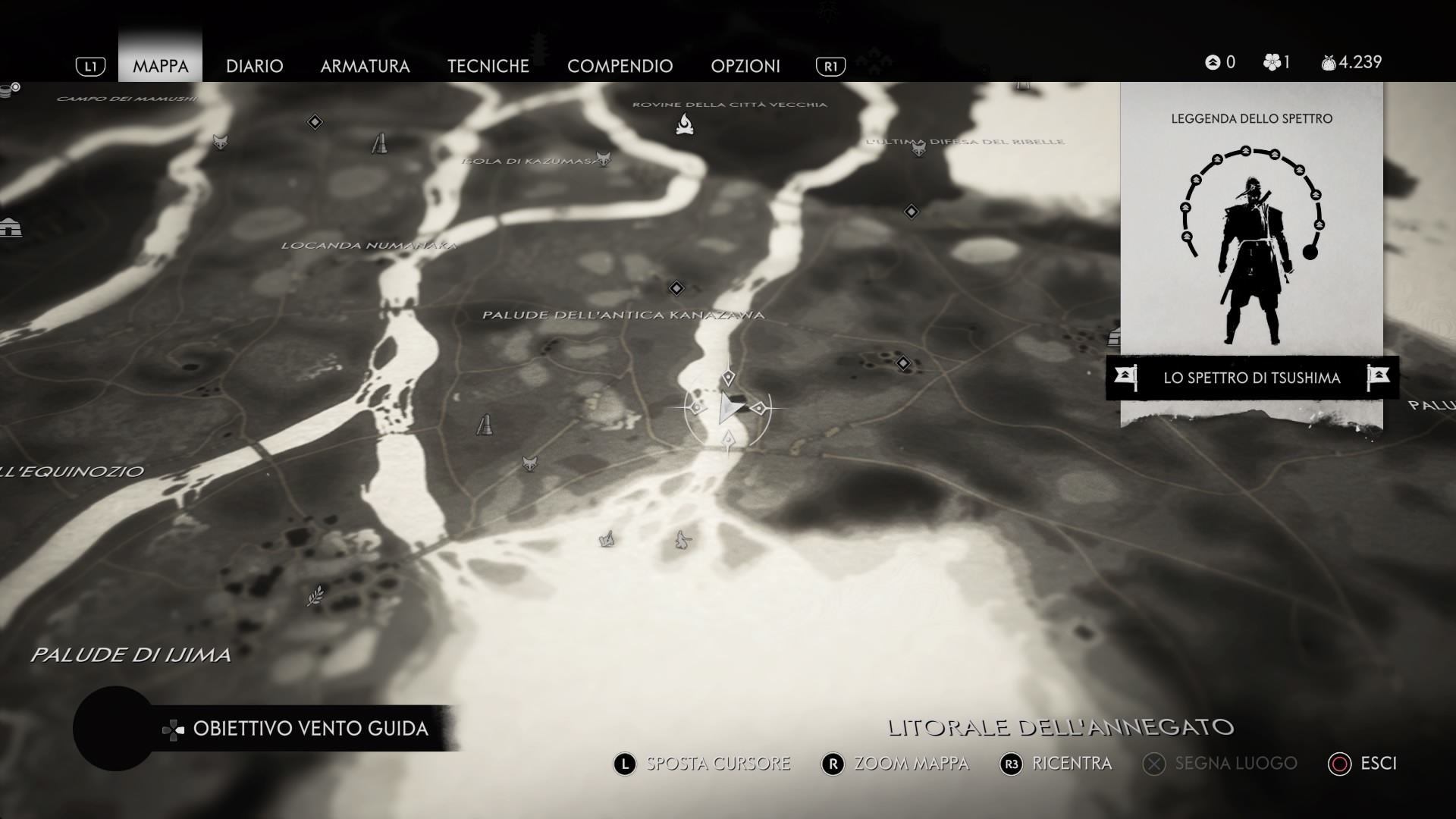This screenshot has height=819, width=1456.
Task: Select the fox marker near L'ultima Difesa del Ribelle
Action: tap(919, 149)
